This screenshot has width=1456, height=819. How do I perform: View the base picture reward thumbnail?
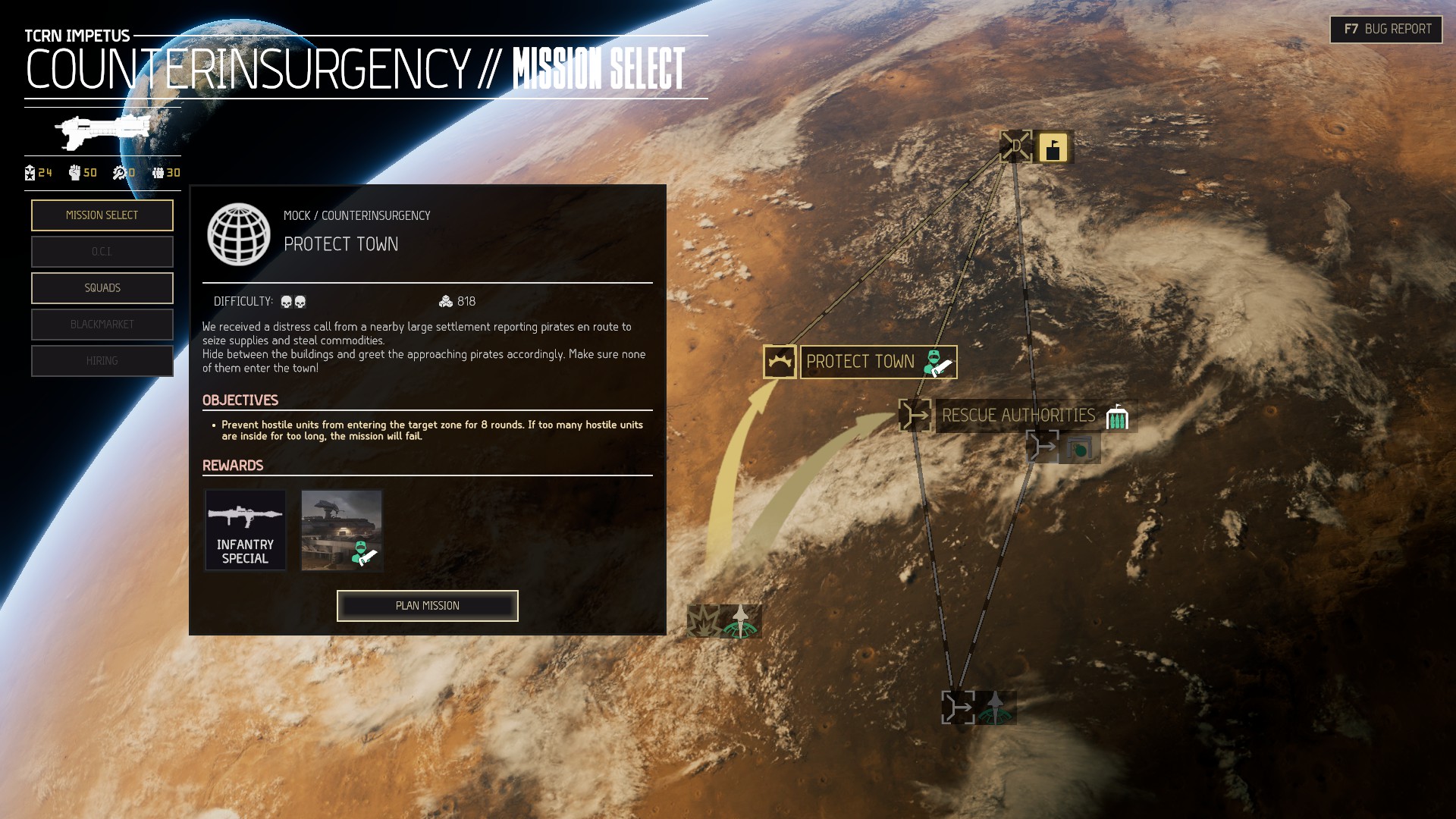(342, 530)
